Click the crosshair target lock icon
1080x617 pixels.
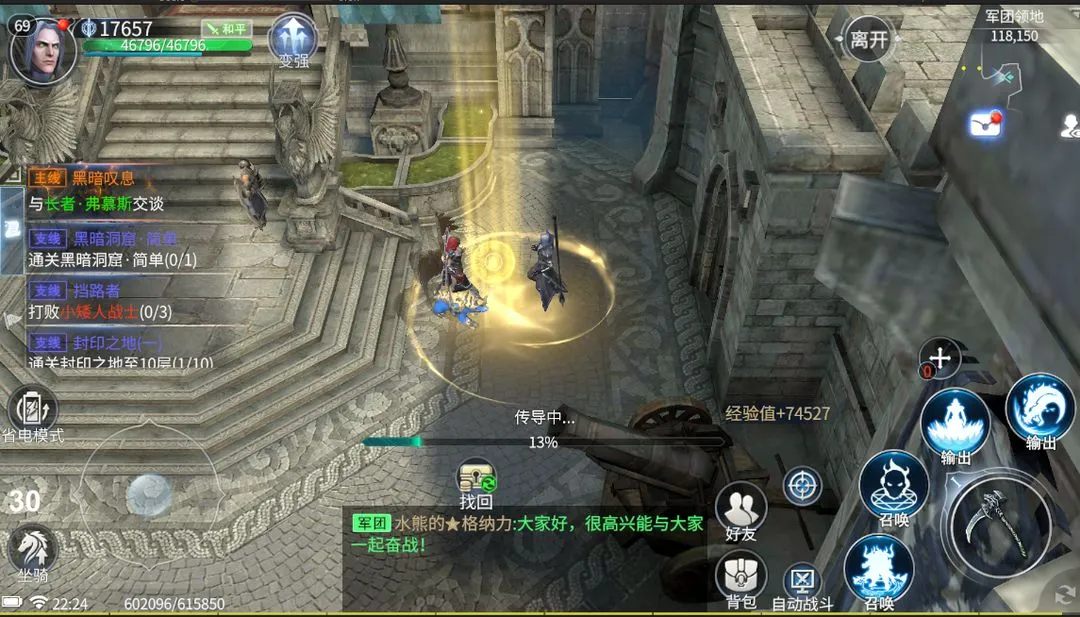pyautogui.click(x=802, y=486)
